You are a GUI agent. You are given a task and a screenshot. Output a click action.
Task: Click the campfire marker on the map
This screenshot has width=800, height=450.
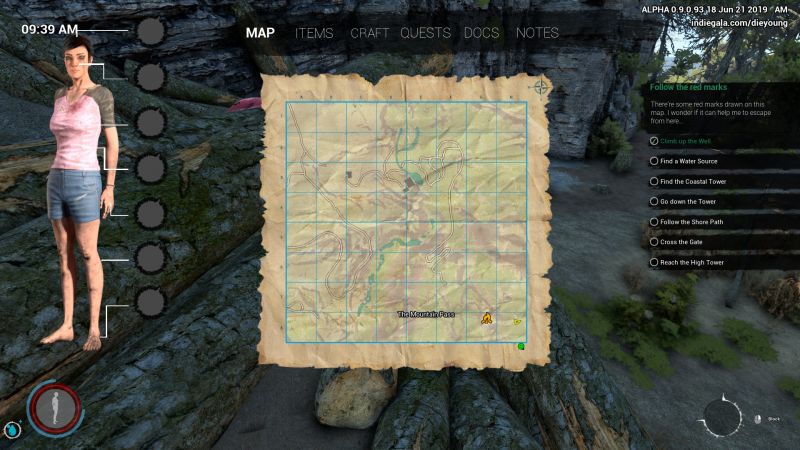click(x=486, y=318)
